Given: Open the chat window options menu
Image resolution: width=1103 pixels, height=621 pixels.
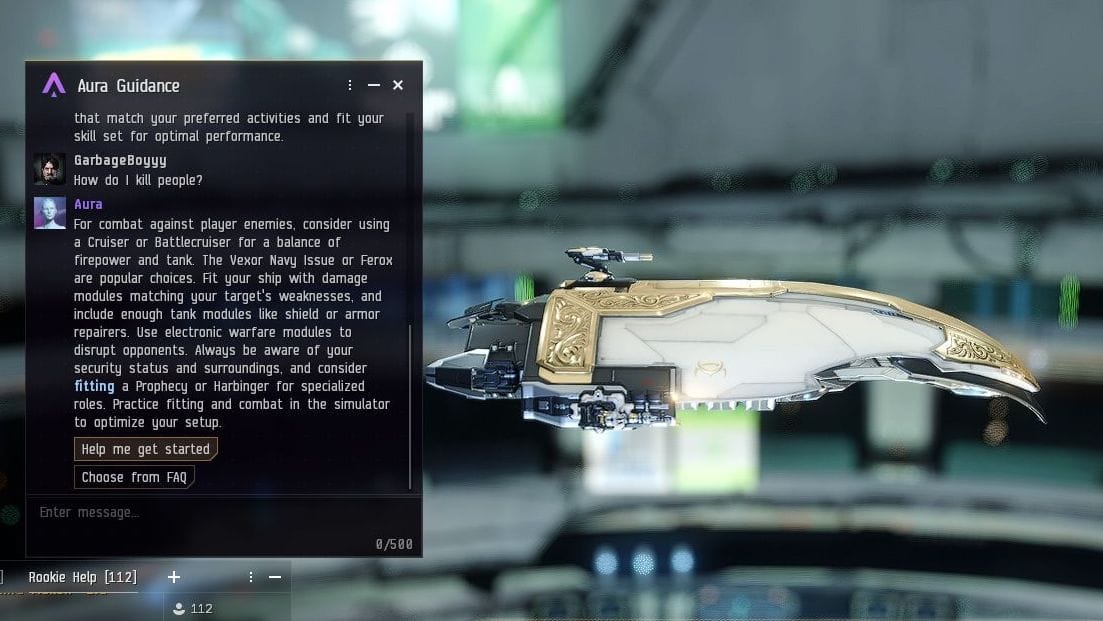Looking at the screenshot, I should click(251, 577).
